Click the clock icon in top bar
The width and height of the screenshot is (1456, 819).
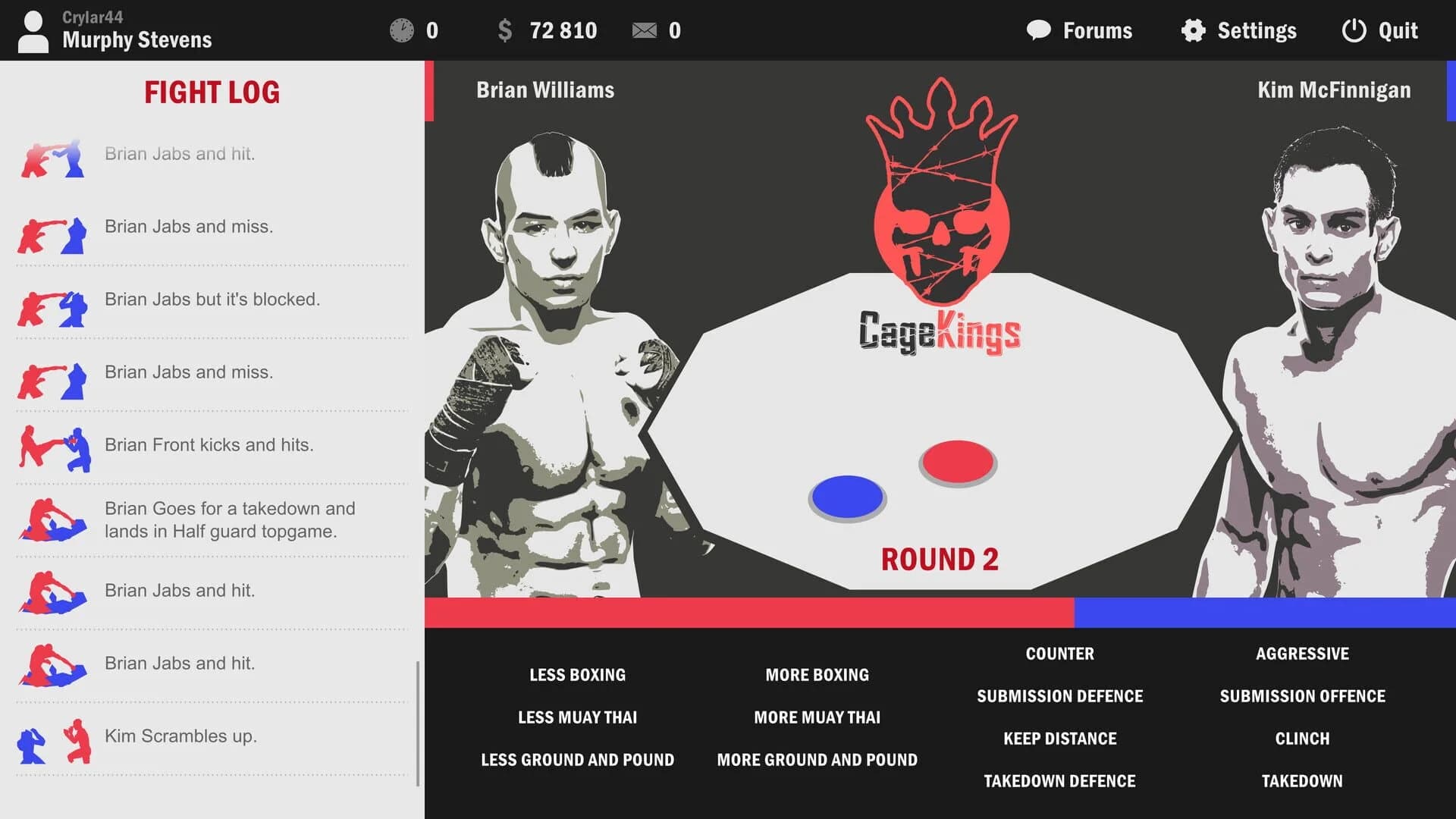tap(403, 30)
